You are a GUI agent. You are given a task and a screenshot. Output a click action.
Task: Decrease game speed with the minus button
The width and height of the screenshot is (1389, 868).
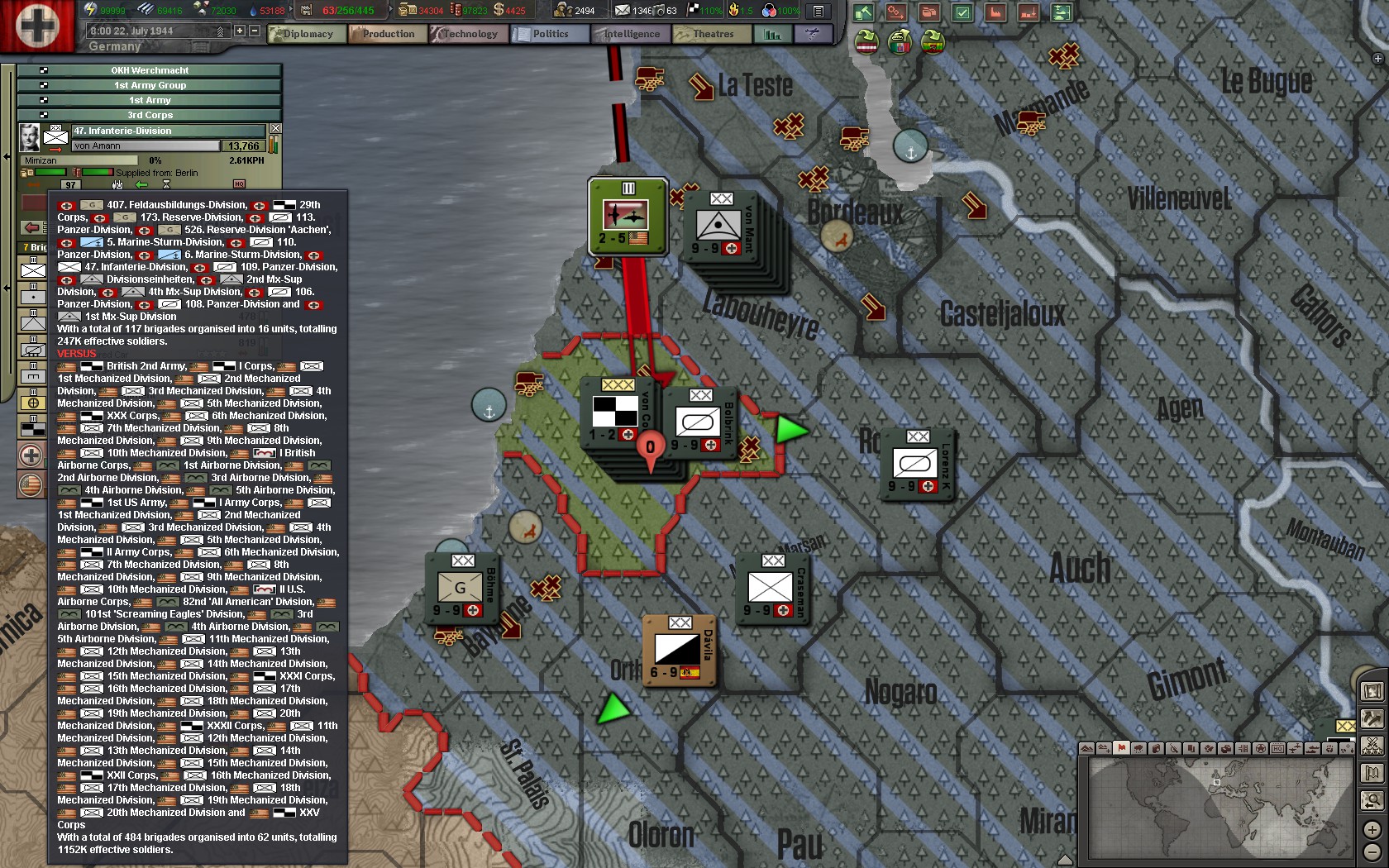(x=255, y=31)
